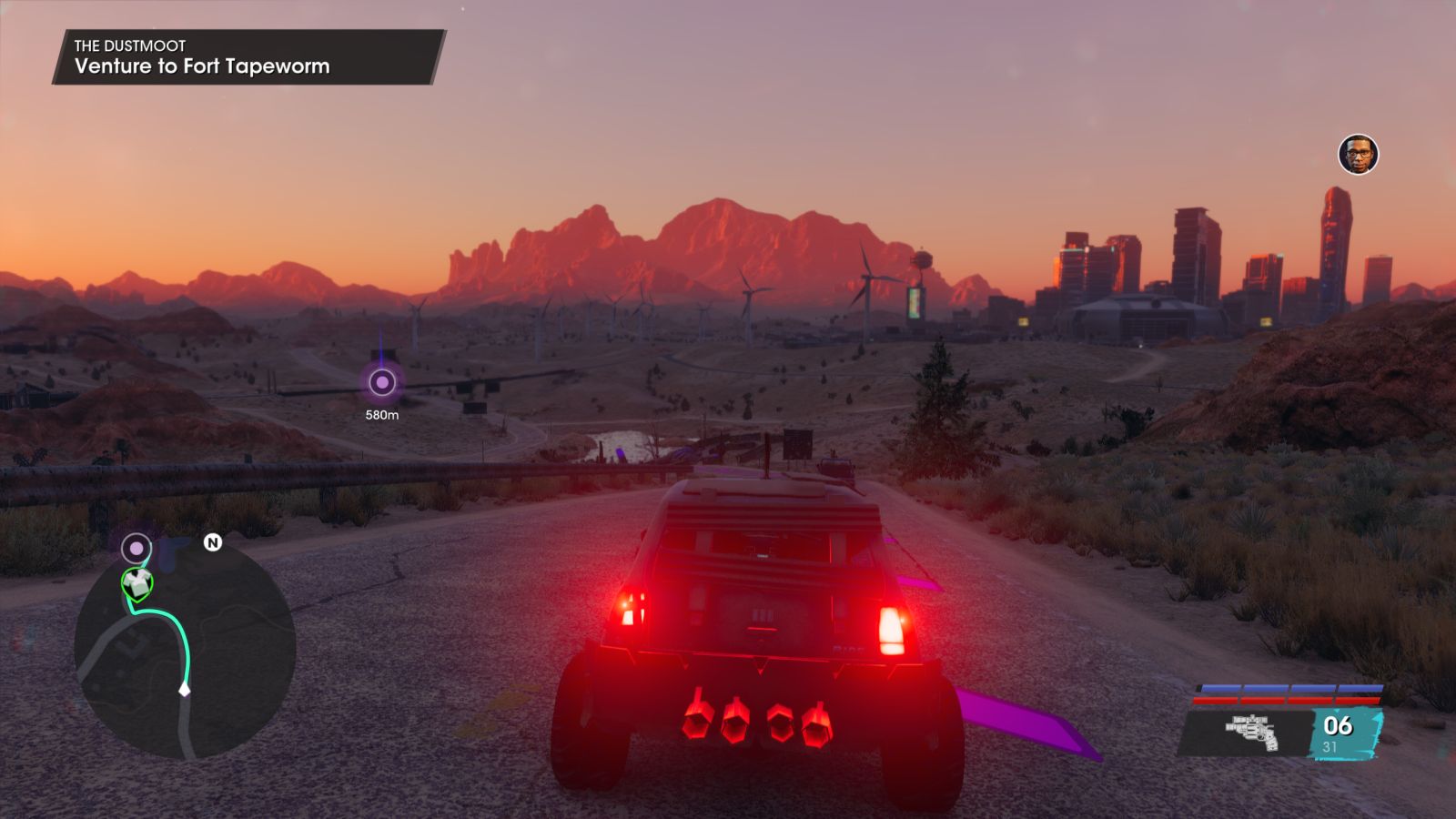Click the purple destination marker on minimap edge

136,548
